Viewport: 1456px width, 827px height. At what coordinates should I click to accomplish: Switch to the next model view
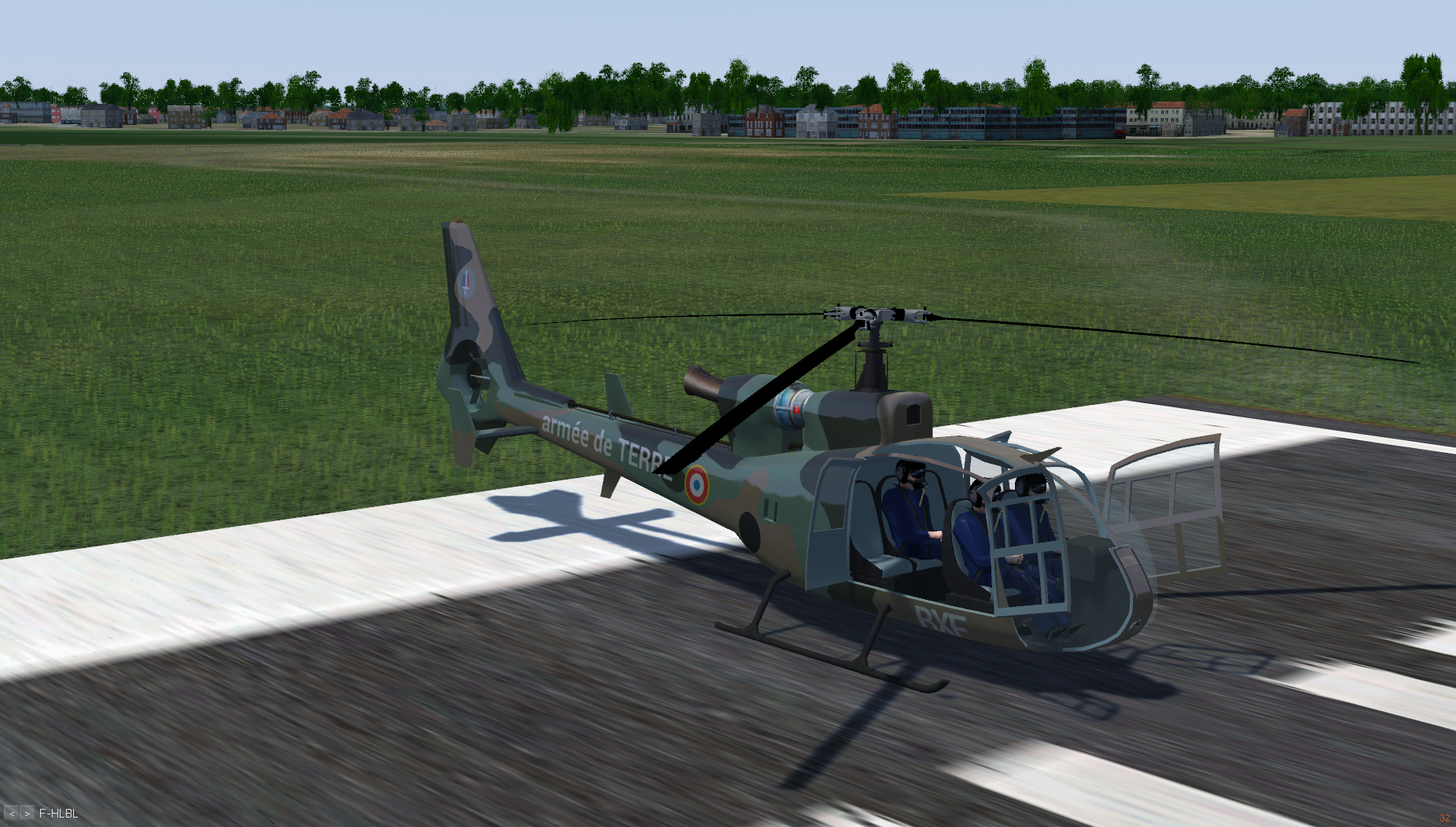click(27, 814)
